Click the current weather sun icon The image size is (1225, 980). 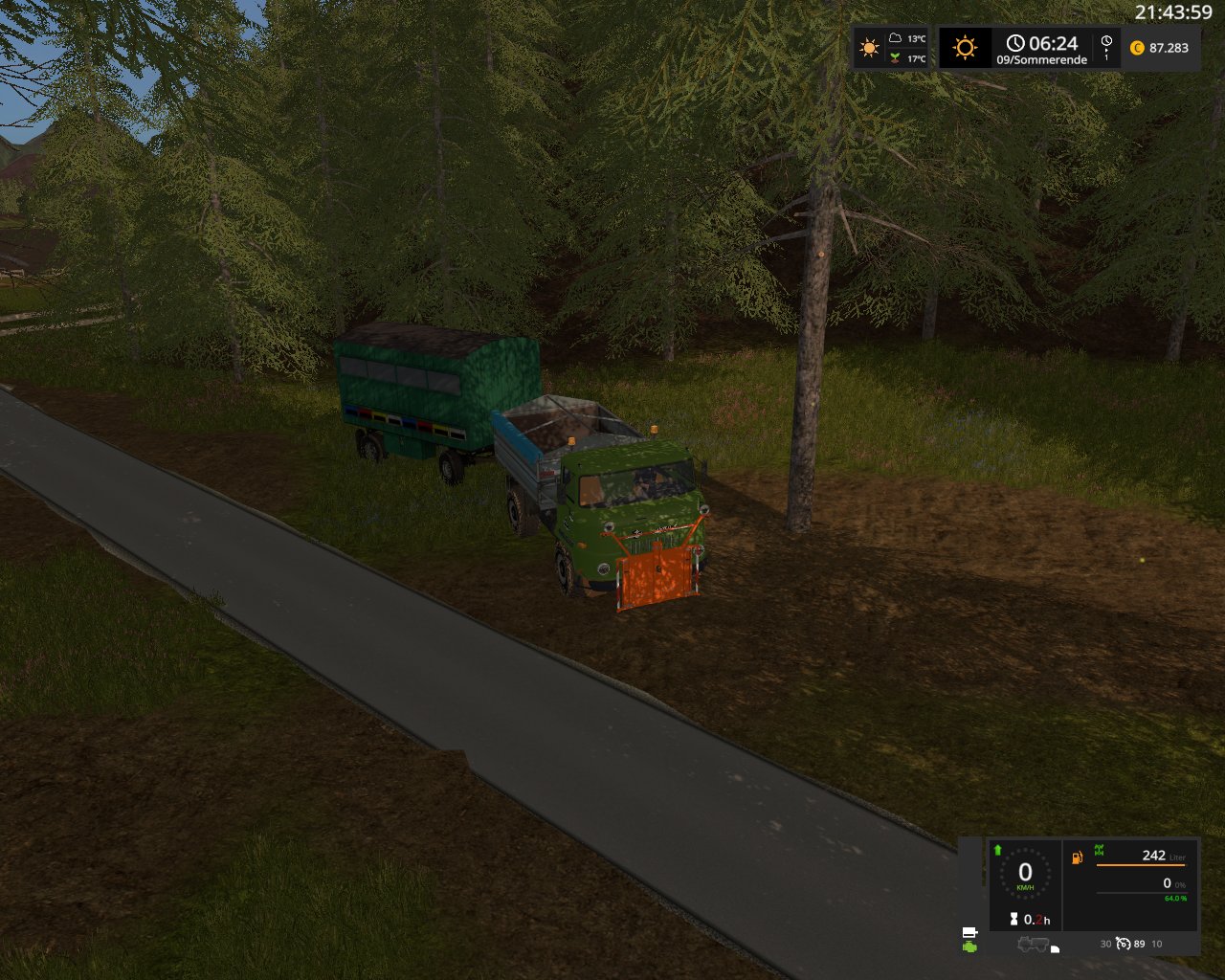tap(869, 48)
